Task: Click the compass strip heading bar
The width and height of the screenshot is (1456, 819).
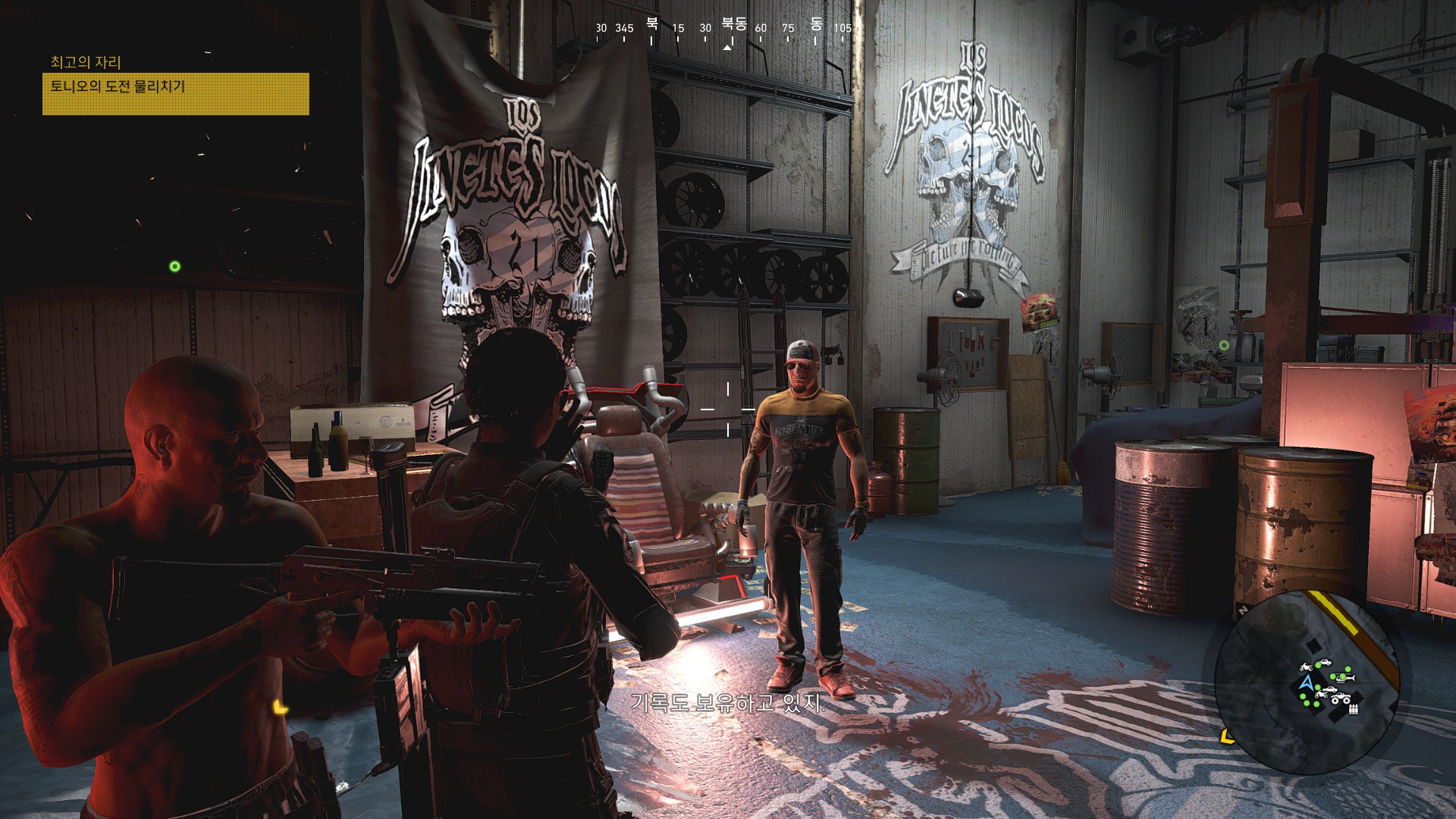Action: [726, 30]
